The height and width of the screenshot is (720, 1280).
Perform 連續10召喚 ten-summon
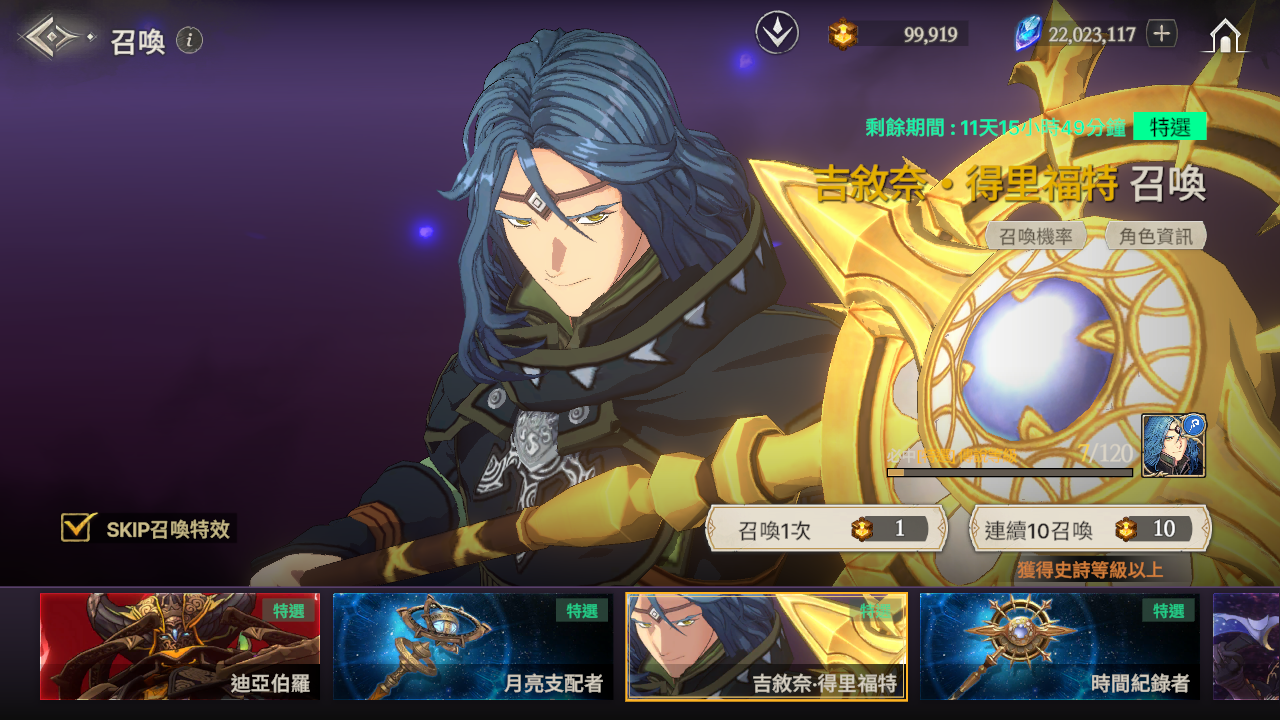[1090, 529]
